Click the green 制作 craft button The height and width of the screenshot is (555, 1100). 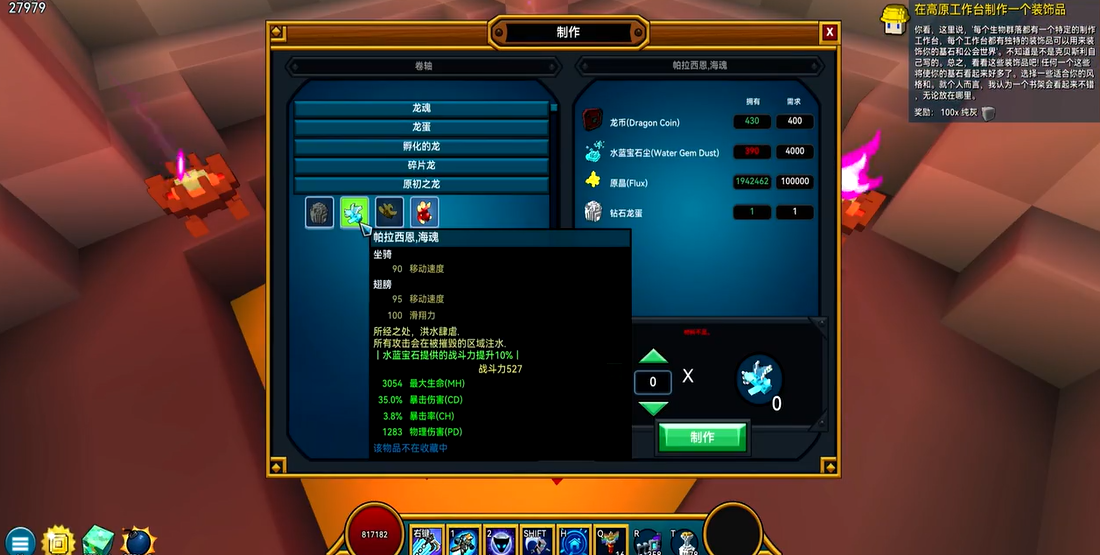(x=702, y=437)
